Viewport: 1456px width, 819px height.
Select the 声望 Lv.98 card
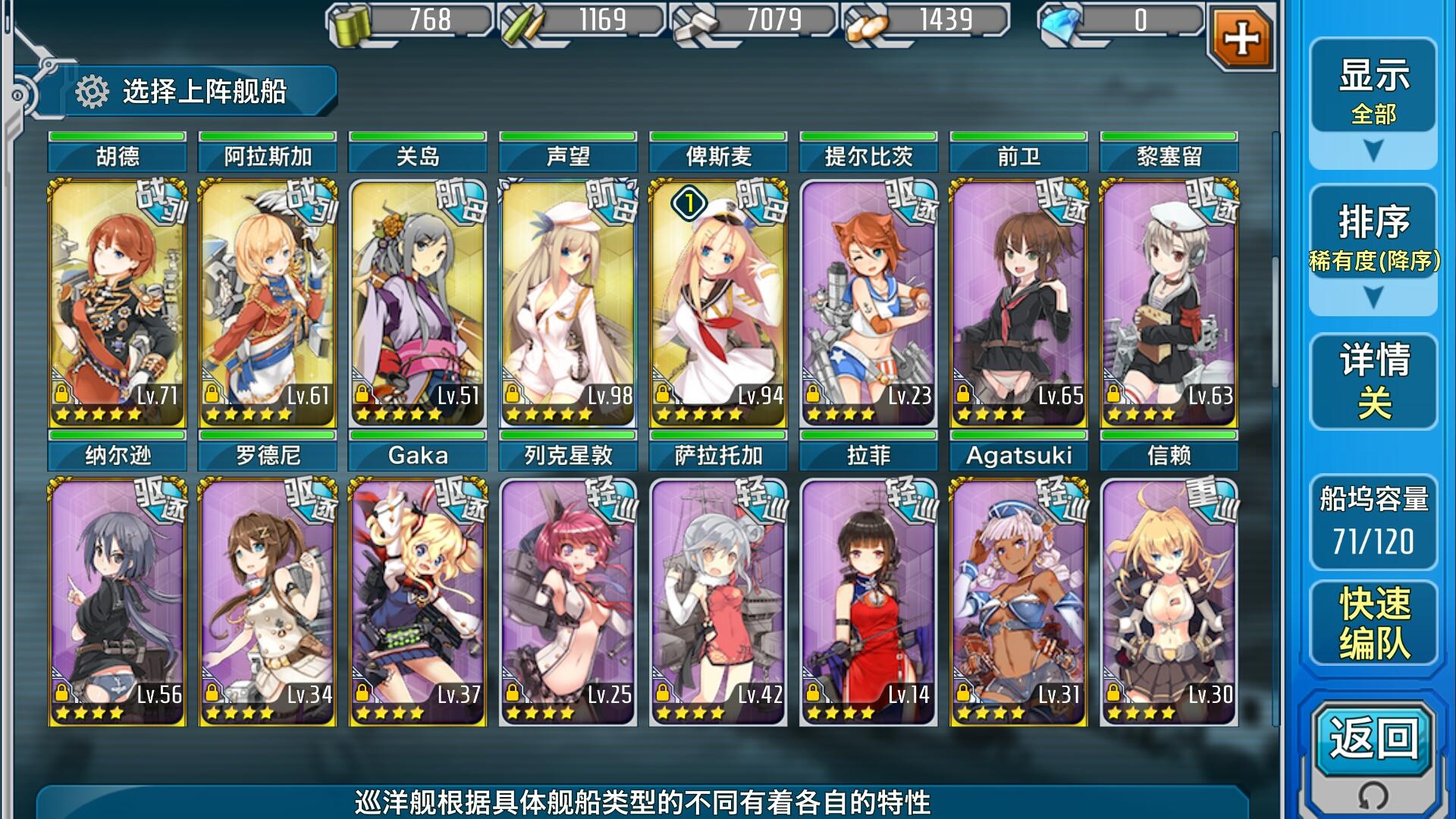pyautogui.click(x=568, y=303)
